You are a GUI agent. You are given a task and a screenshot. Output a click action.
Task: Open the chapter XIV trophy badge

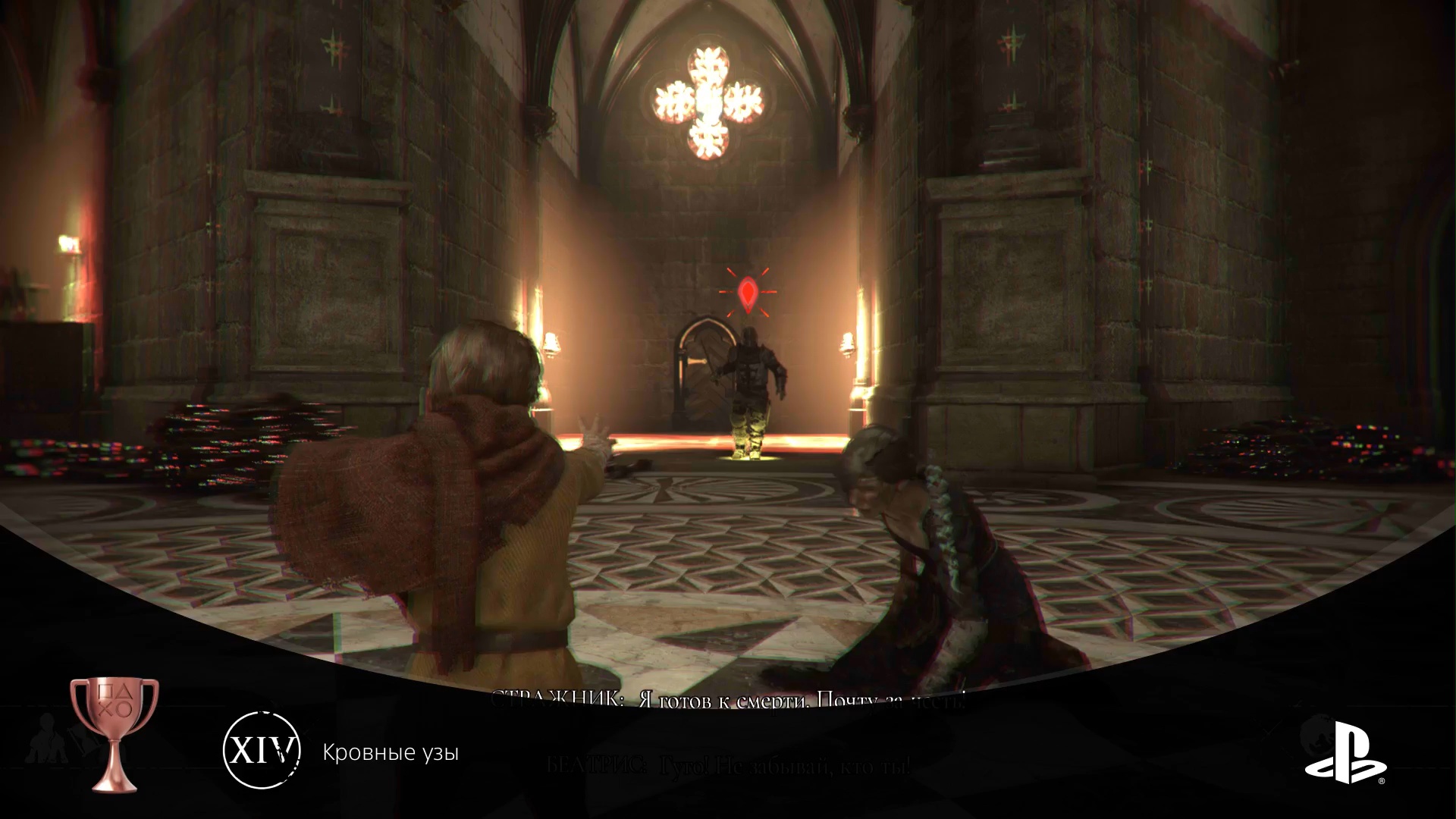tap(262, 751)
